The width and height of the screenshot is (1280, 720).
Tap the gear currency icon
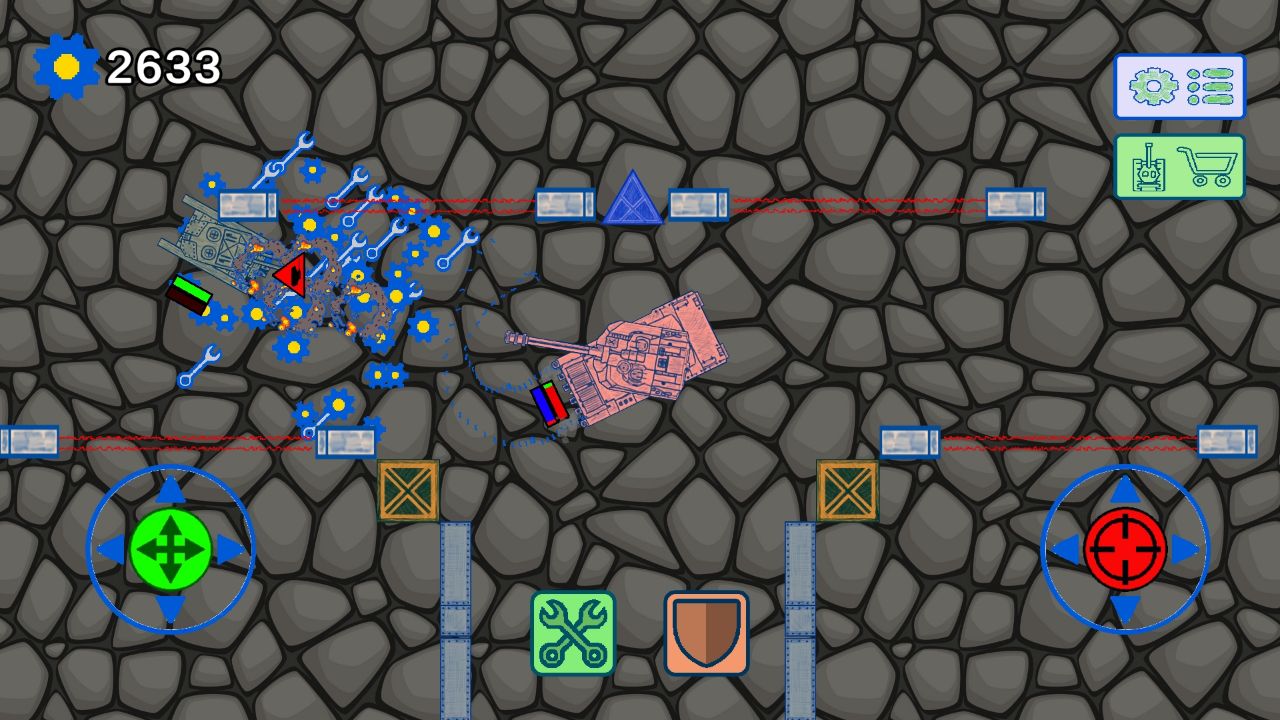tap(67, 67)
